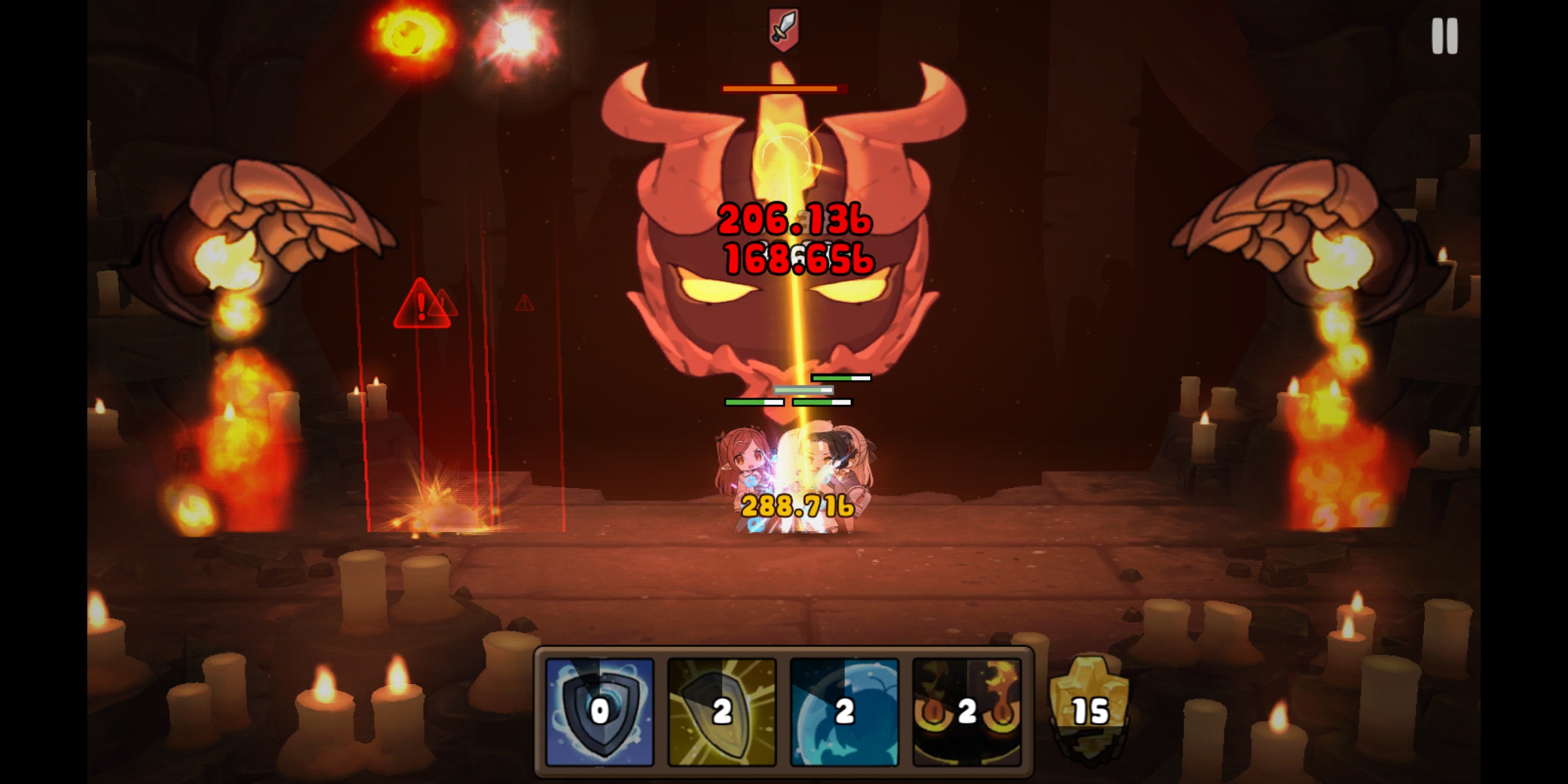Cast the blue water orb skill
This screenshot has width=1568, height=784.
[x=844, y=712]
